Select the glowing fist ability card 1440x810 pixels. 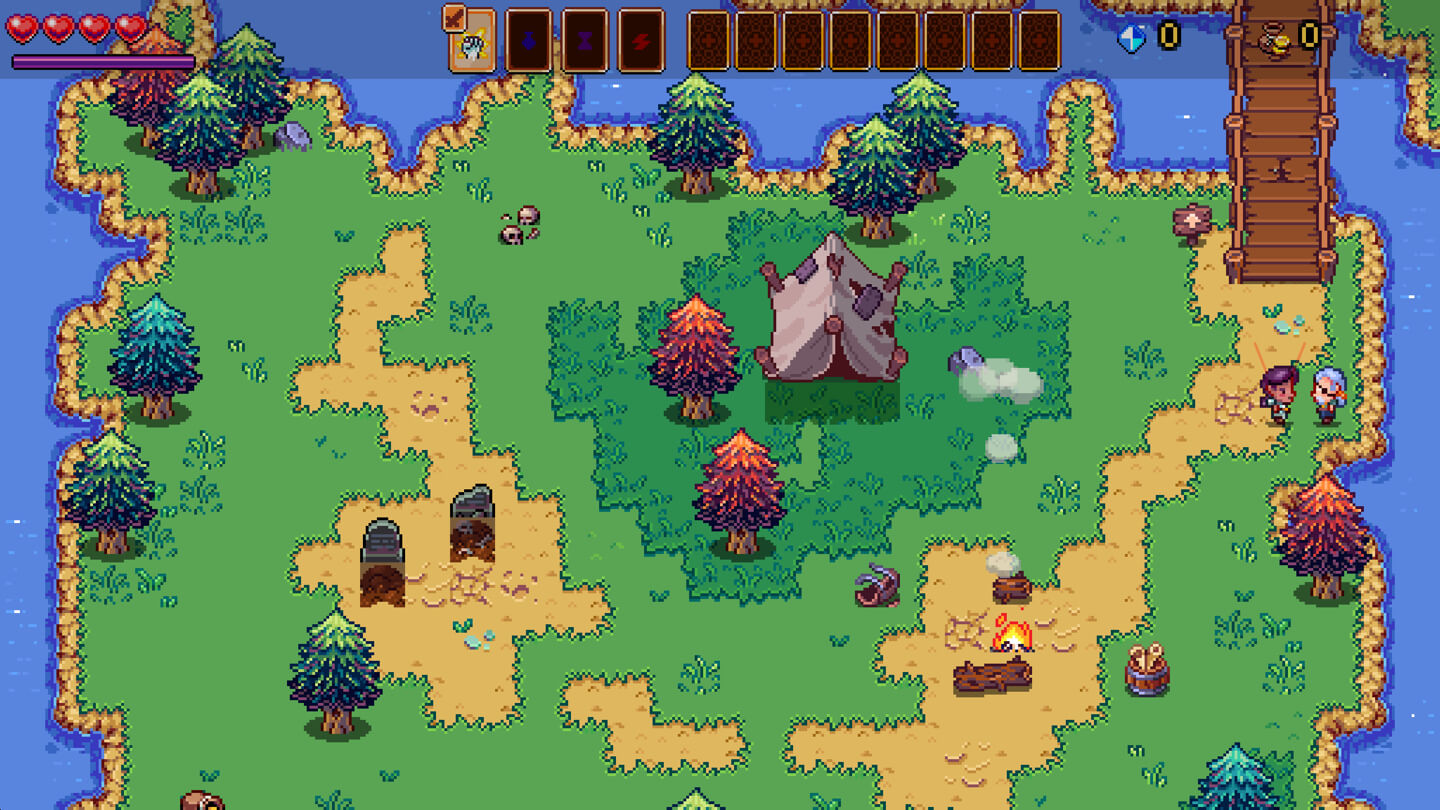(x=473, y=44)
